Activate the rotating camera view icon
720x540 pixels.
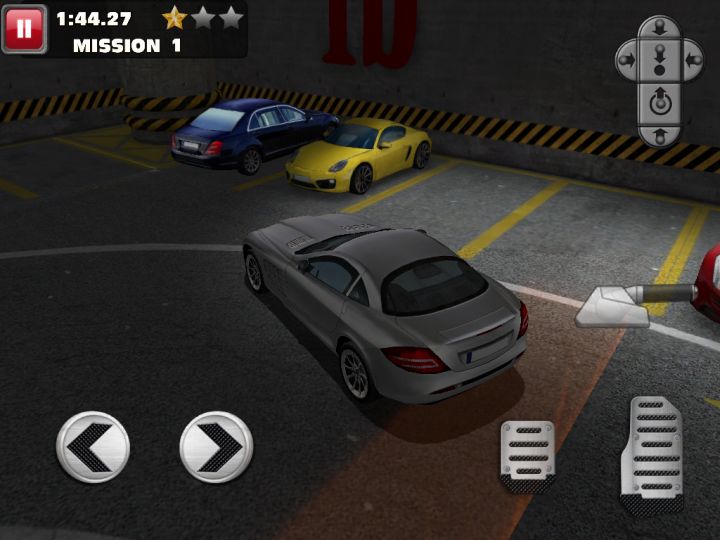[659, 101]
